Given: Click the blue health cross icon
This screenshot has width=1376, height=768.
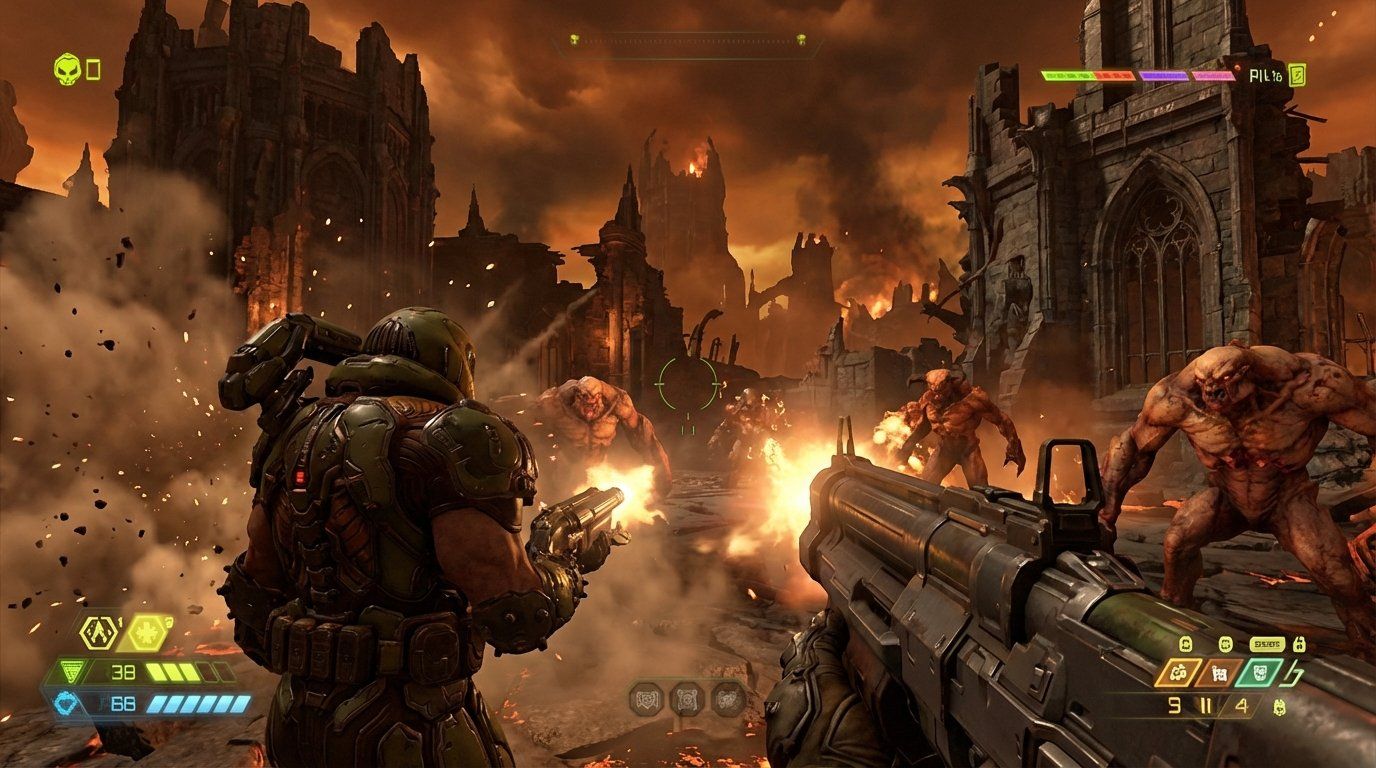Looking at the screenshot, I should (66, 703).
